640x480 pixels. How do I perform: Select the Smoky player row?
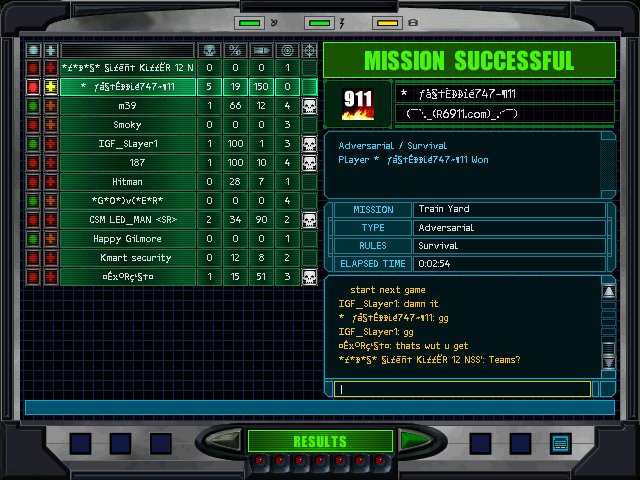pos(127,125)
